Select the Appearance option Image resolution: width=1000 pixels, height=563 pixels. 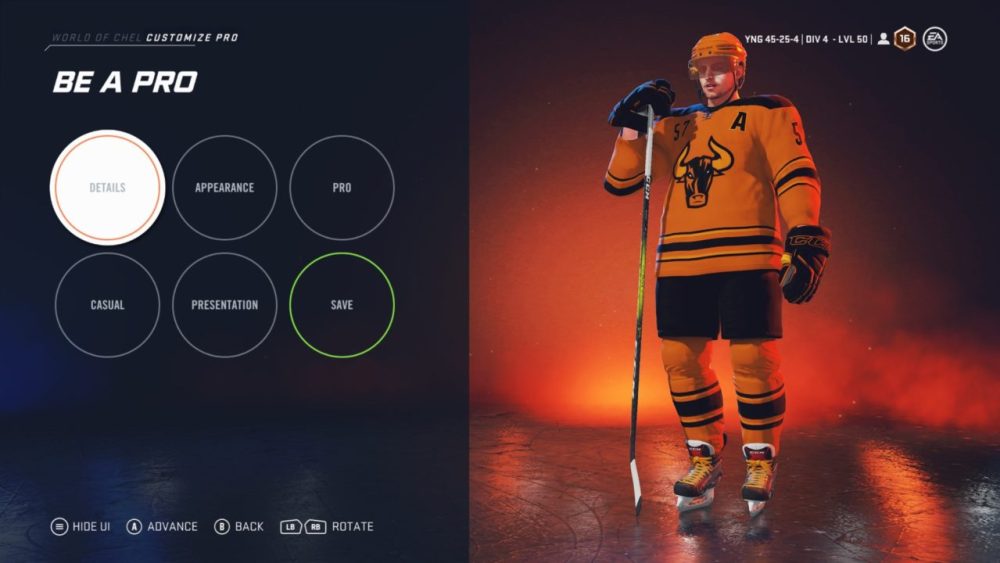click(x=224, y=188)
